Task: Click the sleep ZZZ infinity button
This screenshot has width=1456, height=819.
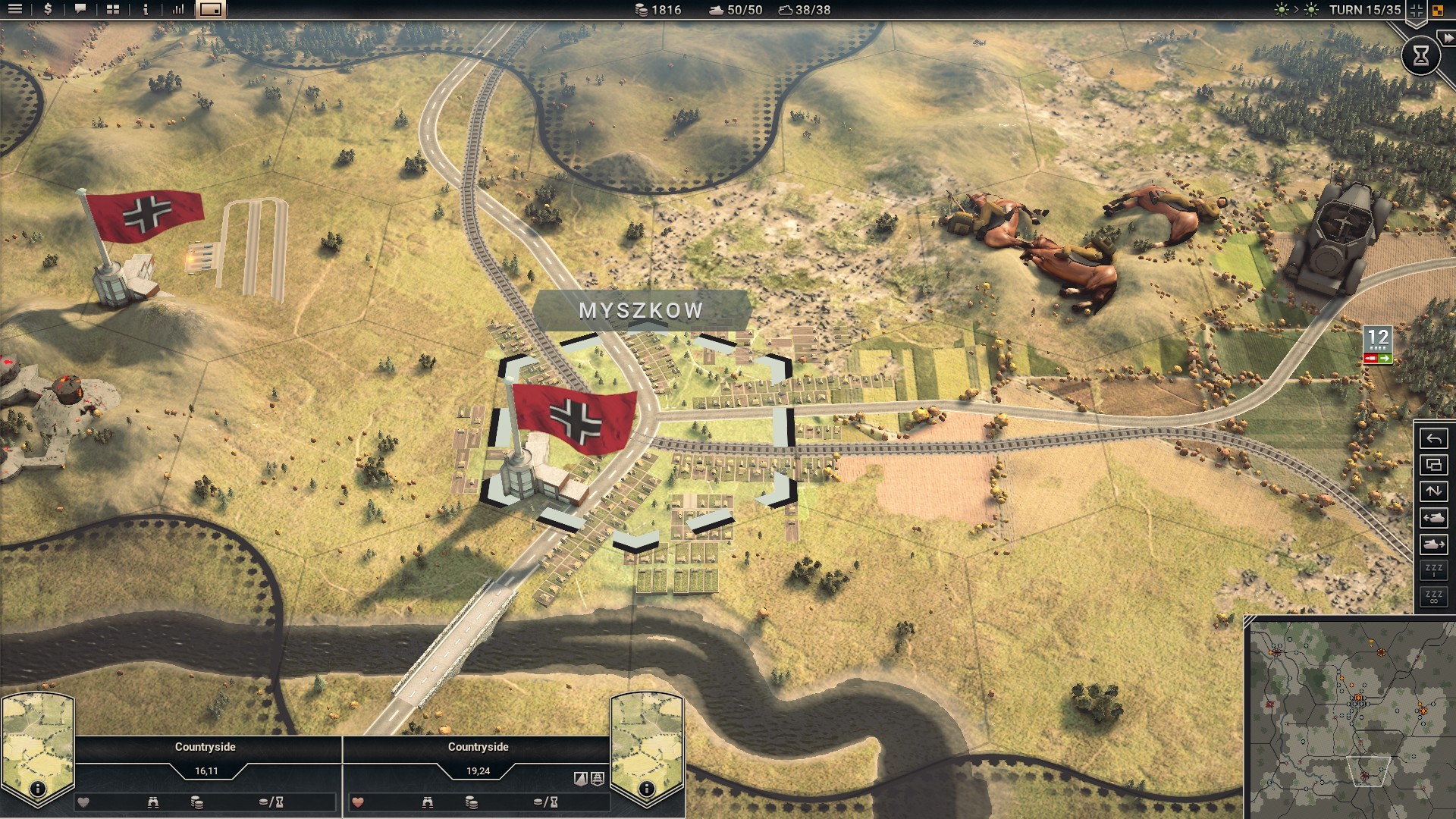Action: pyautogui.click(x=1433, y=597)
